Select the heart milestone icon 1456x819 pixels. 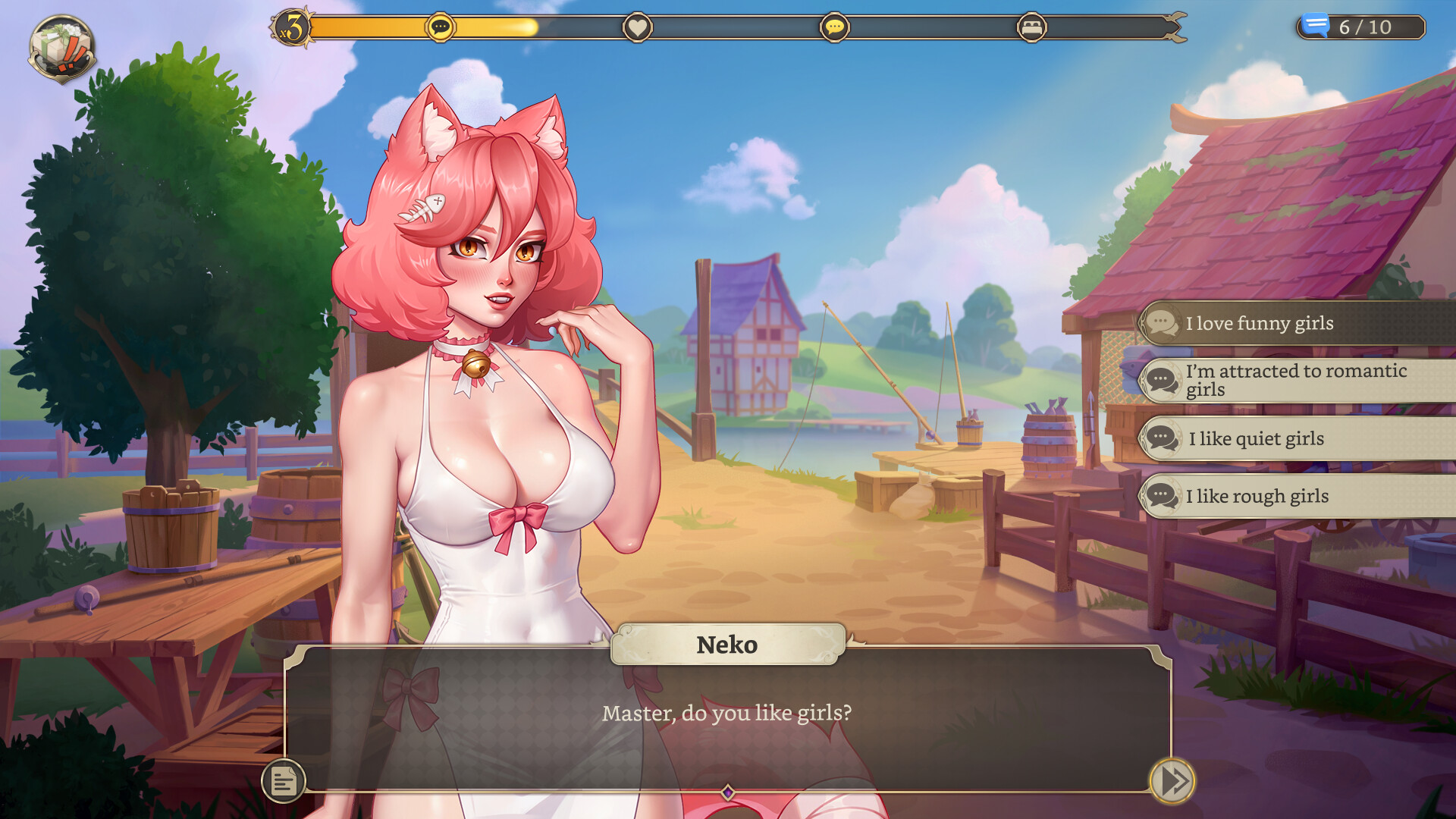(638, 27)
